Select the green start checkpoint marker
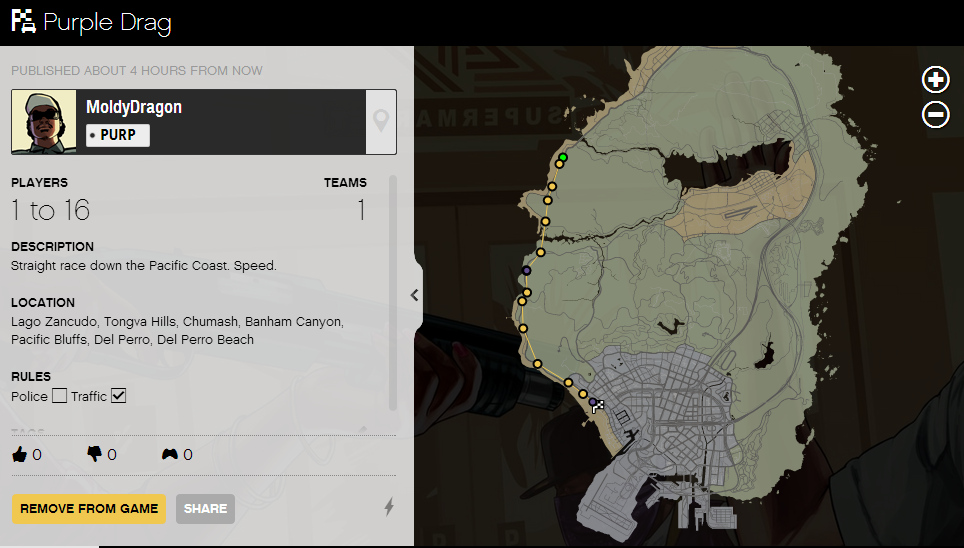Viewport: 964px width, 548px height. click(x=563, y=158)
